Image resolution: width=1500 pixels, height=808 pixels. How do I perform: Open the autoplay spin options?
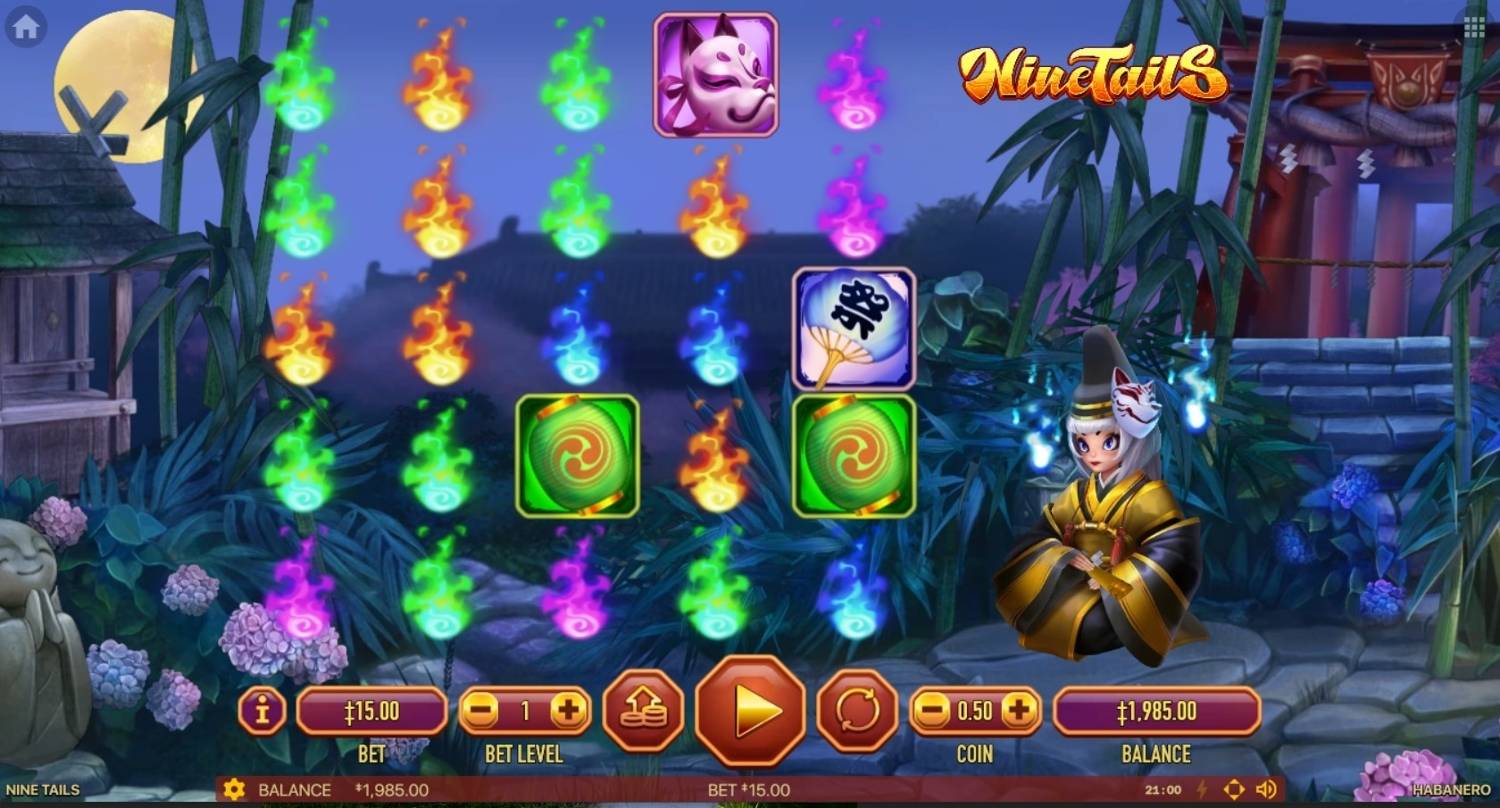tap(857, 711)
